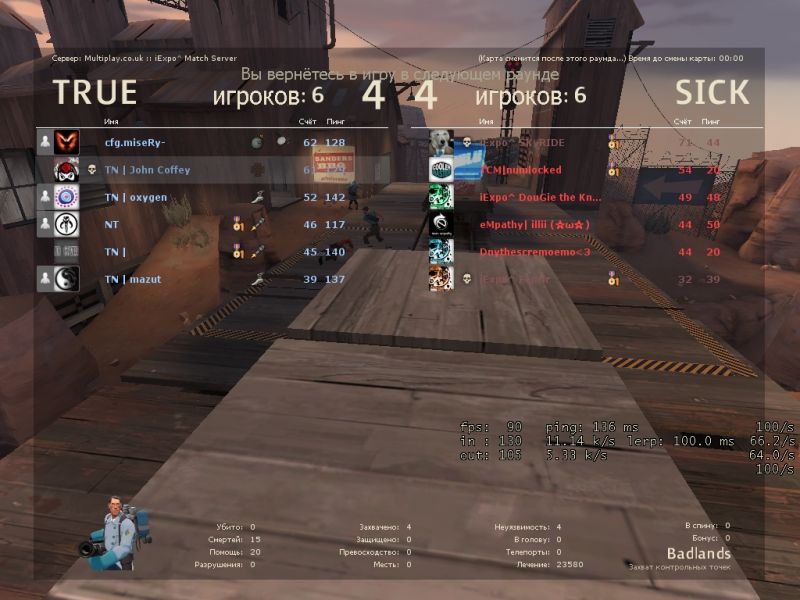This screenshot has height=600, width=800.
Task: Select iExpo^ DouGie the Kn... row
Action: coord(540,197)
